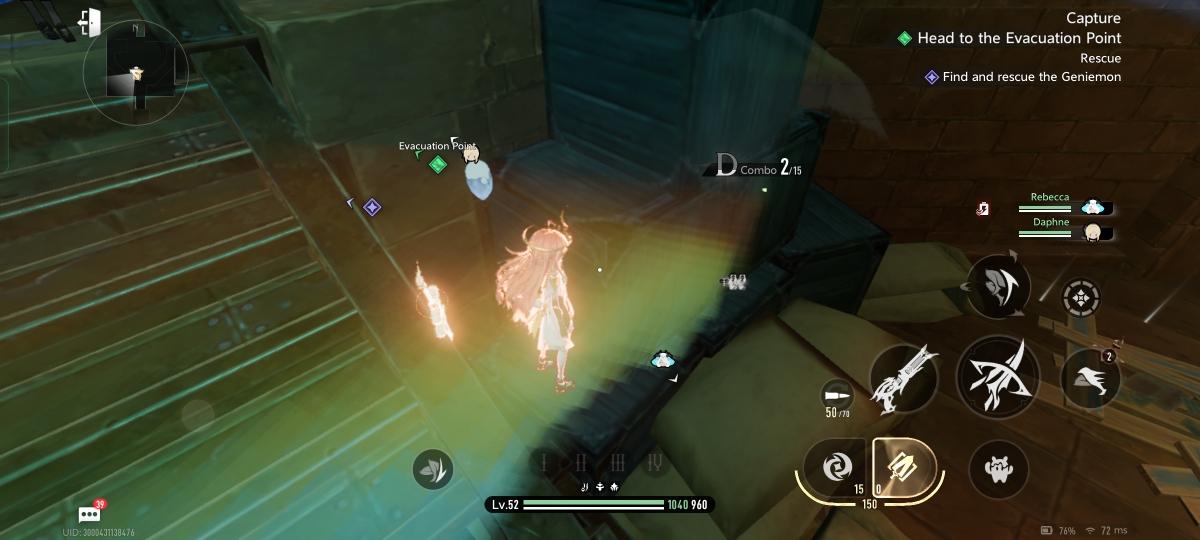Activate the swirl elemental skill
The height and width of the screenshot is (540, 1200).
click(831, 466)
